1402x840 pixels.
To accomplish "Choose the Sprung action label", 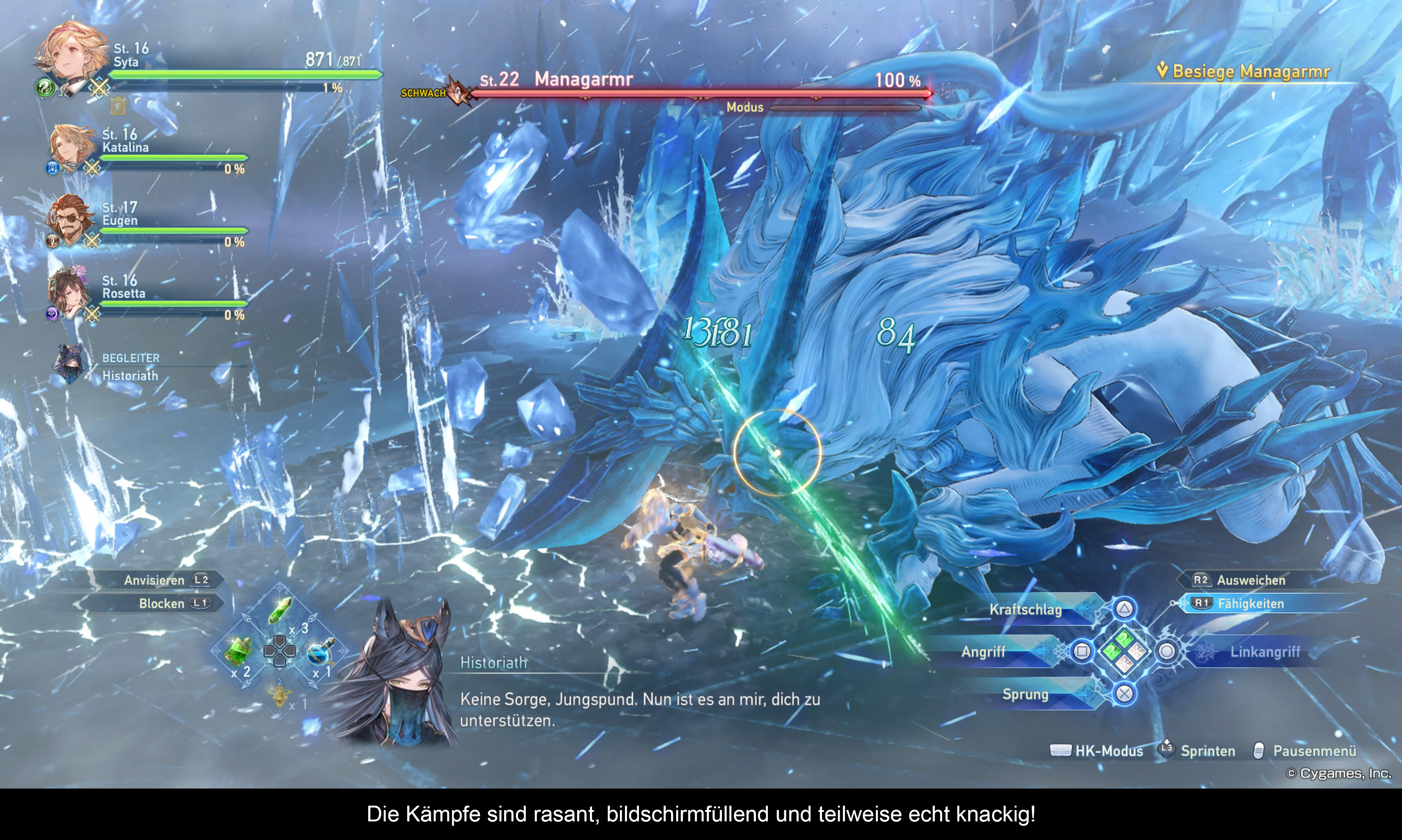I will point(1025,695).
